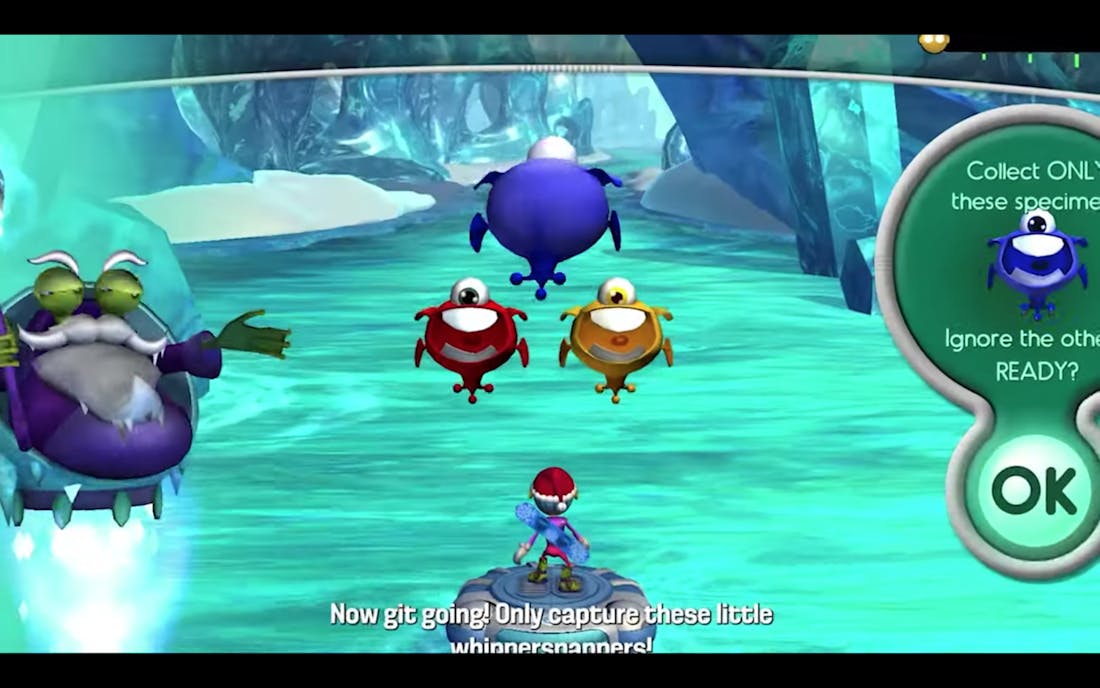Confirm ready with the OK button
Image resolution: width=1100 pixels, height=688 pixels.
tap(1033, 490)
